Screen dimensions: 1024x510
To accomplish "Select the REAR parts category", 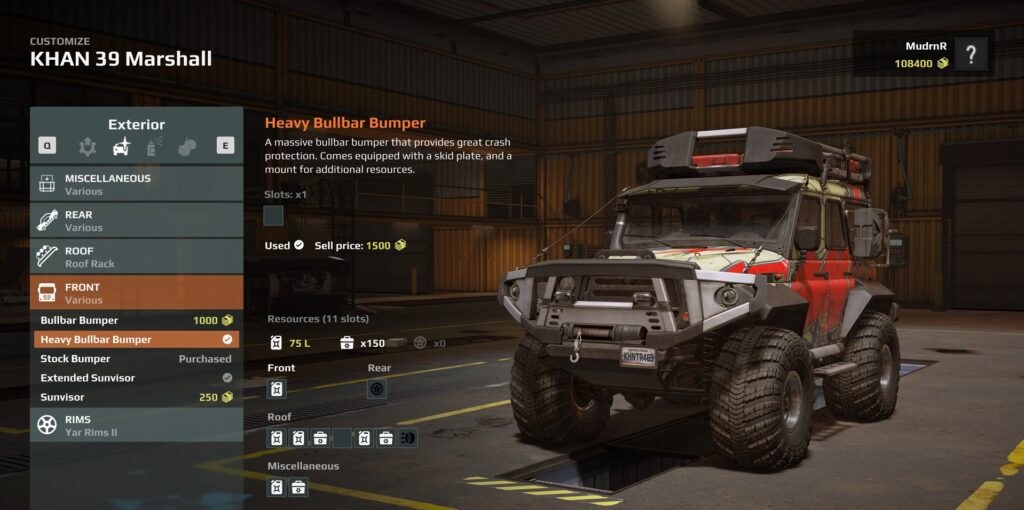I will click(136, 220).
